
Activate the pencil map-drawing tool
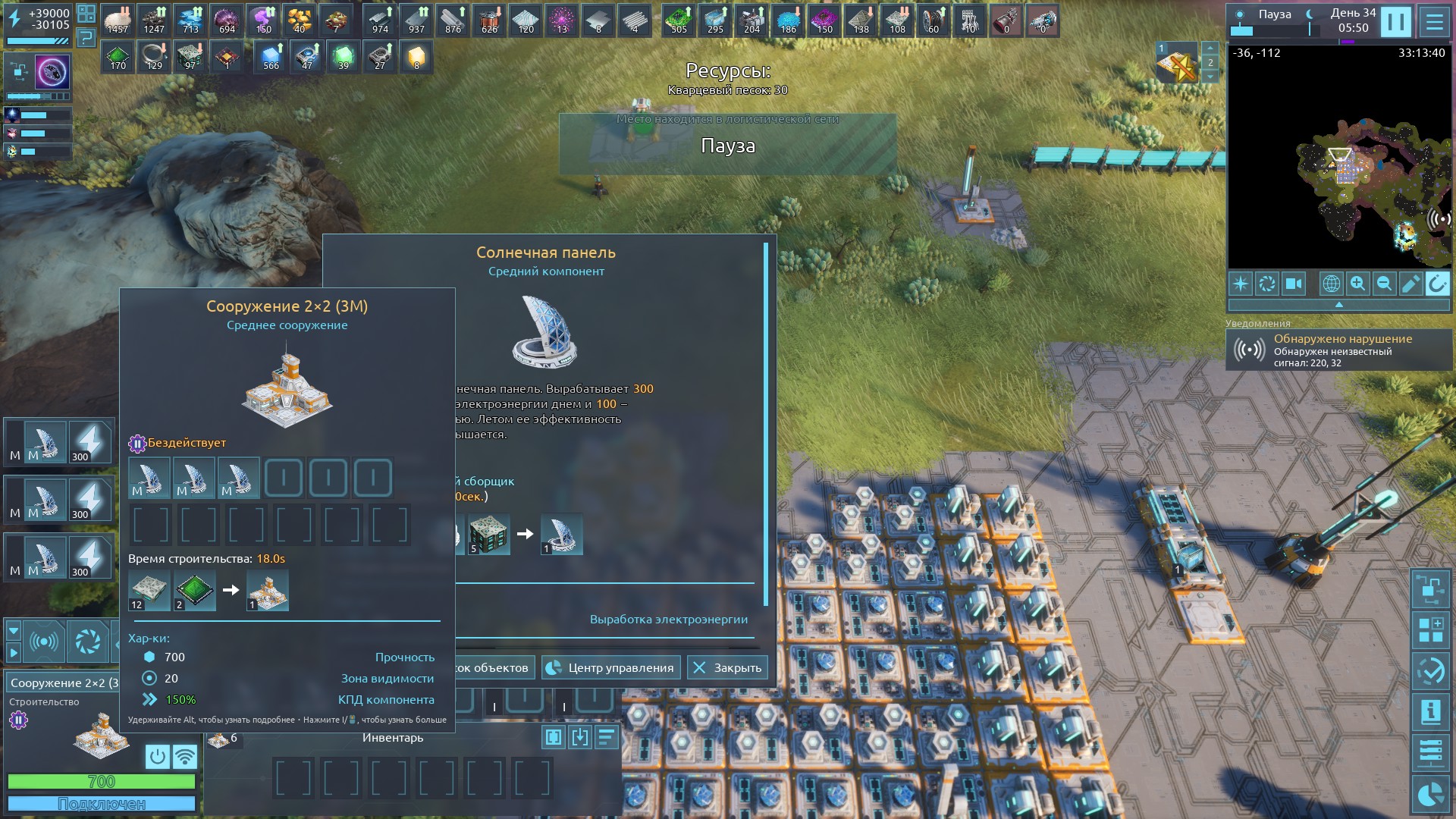[x=1410, y=284]
